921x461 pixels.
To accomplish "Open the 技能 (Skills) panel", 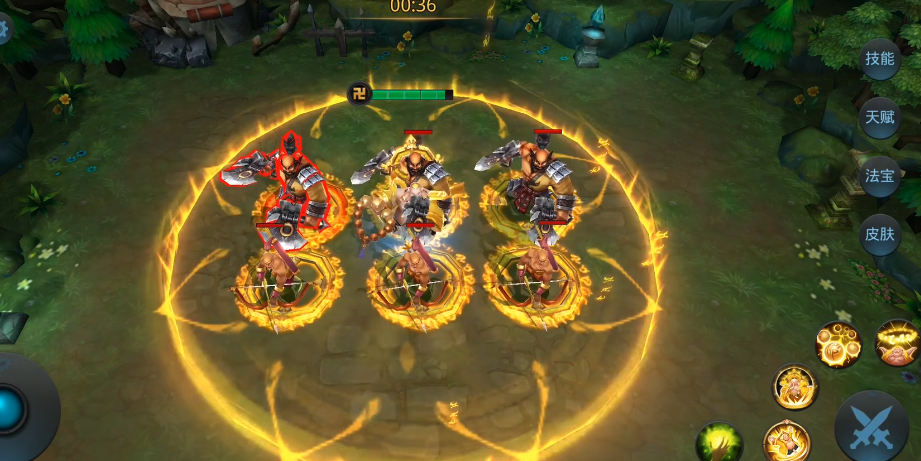I will [879, 58].
